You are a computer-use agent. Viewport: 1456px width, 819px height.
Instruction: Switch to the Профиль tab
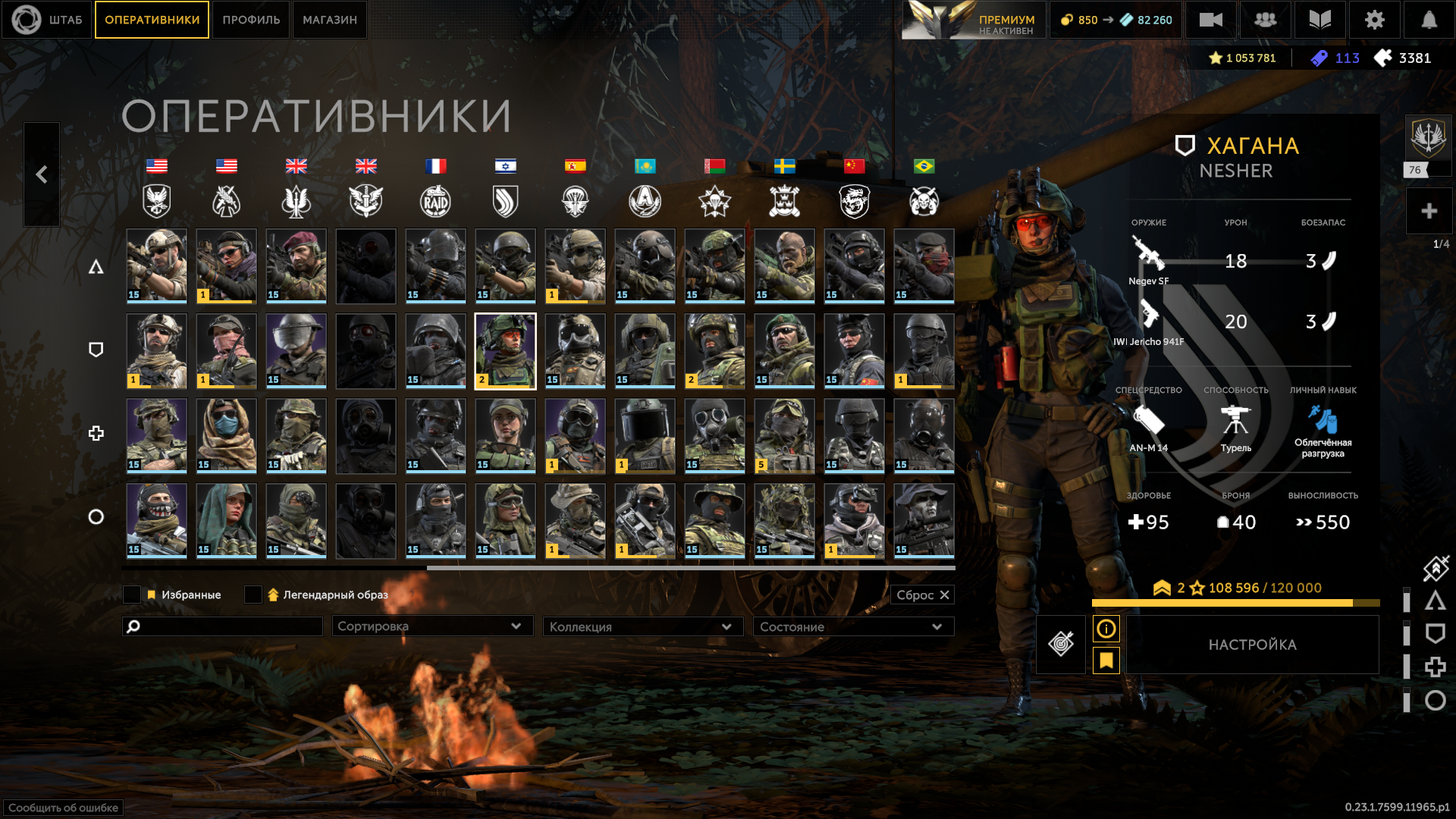point(251,20)
